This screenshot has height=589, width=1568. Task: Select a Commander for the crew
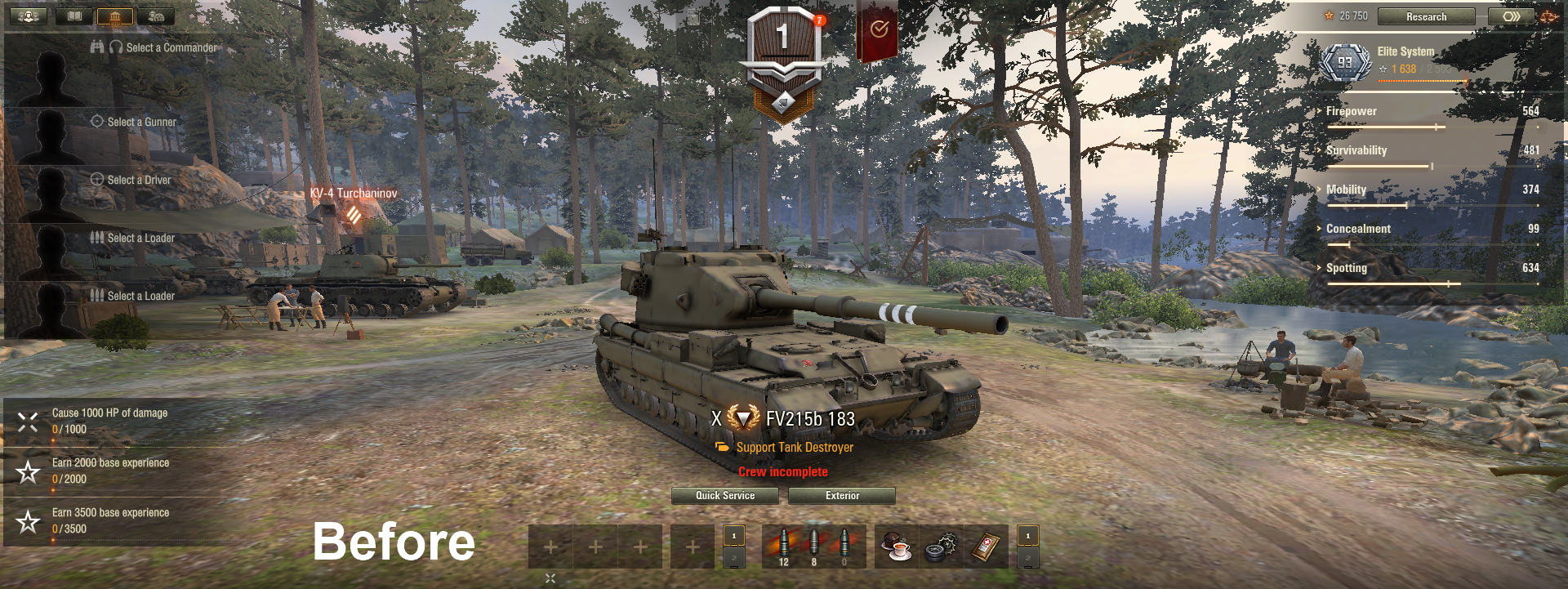click(171, 48)
